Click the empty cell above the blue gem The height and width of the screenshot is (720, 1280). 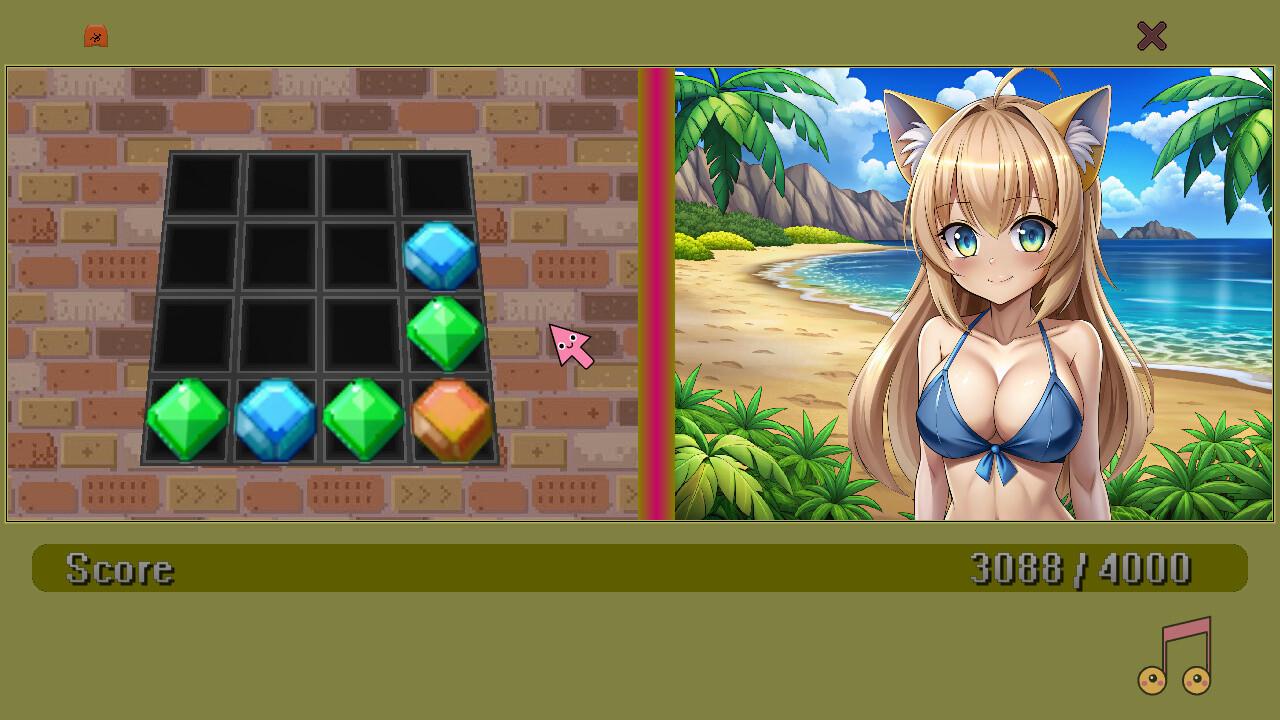pyautogui.click(x=434, y=185)
